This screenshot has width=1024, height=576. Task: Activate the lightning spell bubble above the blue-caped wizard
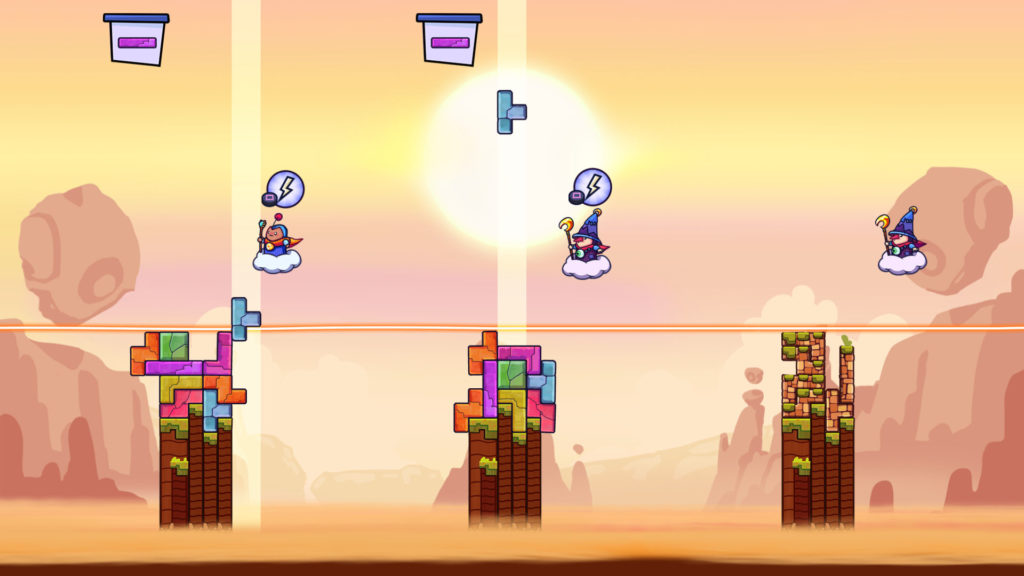coord(285,188)
